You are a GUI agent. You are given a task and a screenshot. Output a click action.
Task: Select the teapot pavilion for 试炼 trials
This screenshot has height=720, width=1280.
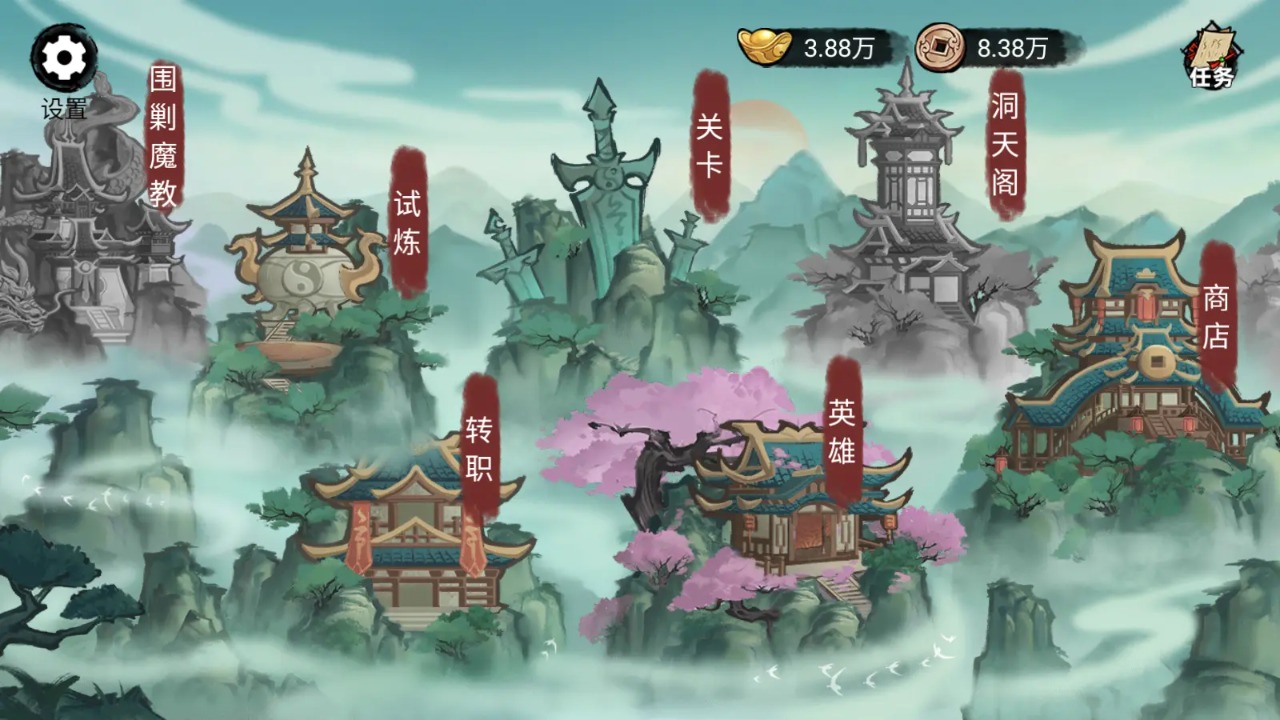pos(305,270)
